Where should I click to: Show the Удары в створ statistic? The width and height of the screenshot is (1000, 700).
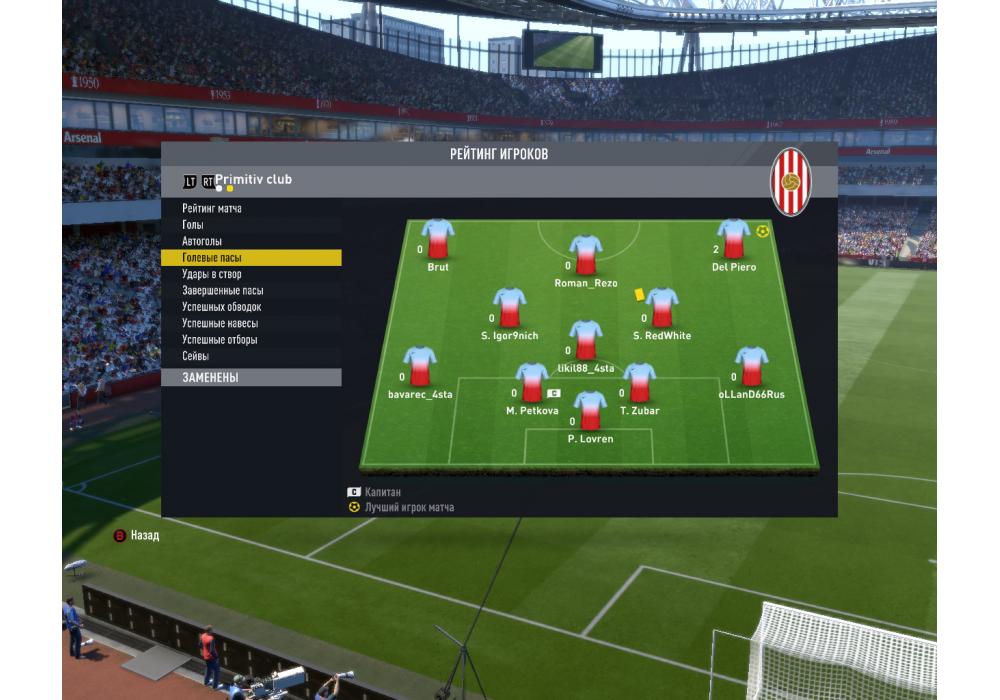212,275
